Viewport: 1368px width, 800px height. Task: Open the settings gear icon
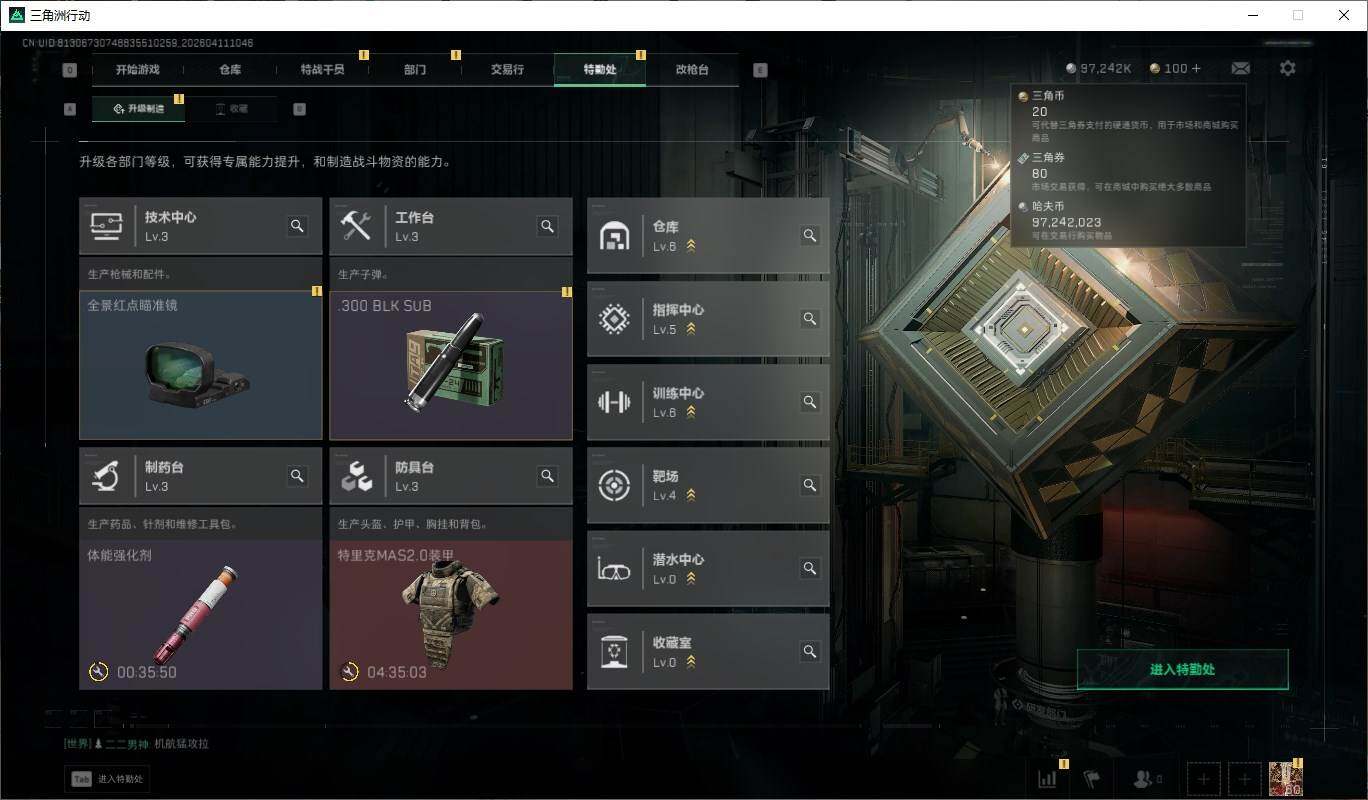pos(1288,68)
